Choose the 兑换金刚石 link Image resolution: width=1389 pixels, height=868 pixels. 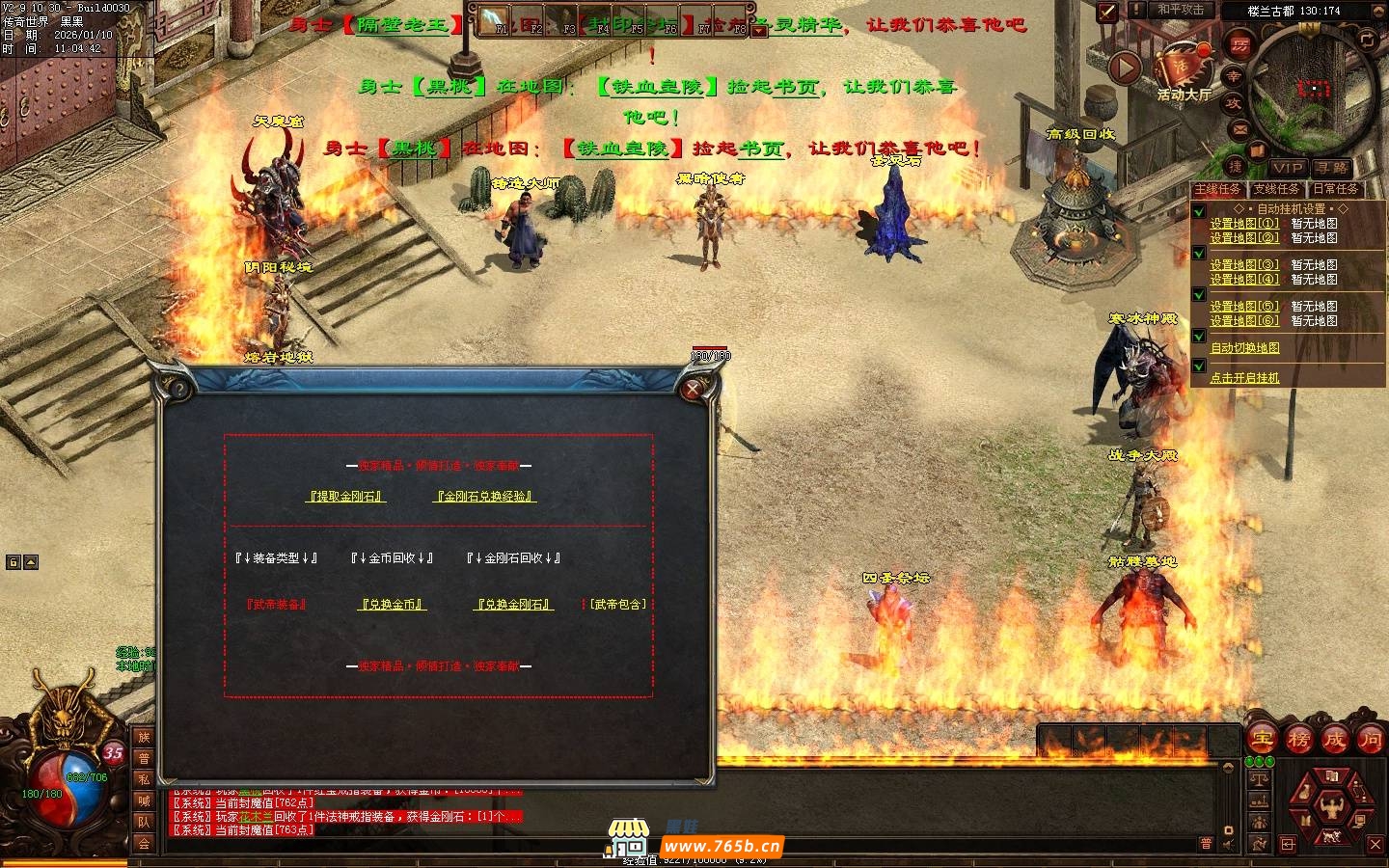pyautogui.click(x=515, y=605)
